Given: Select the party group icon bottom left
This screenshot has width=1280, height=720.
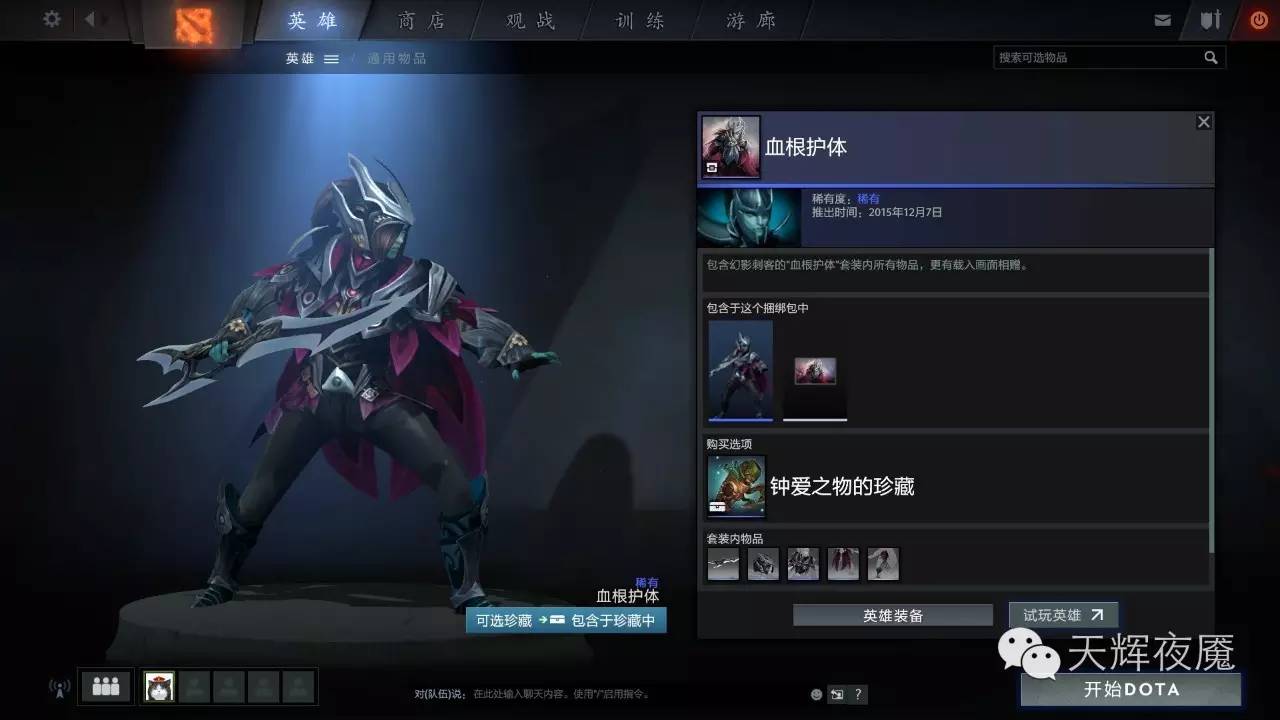Looking at the screenshot, I should [104, 686].
